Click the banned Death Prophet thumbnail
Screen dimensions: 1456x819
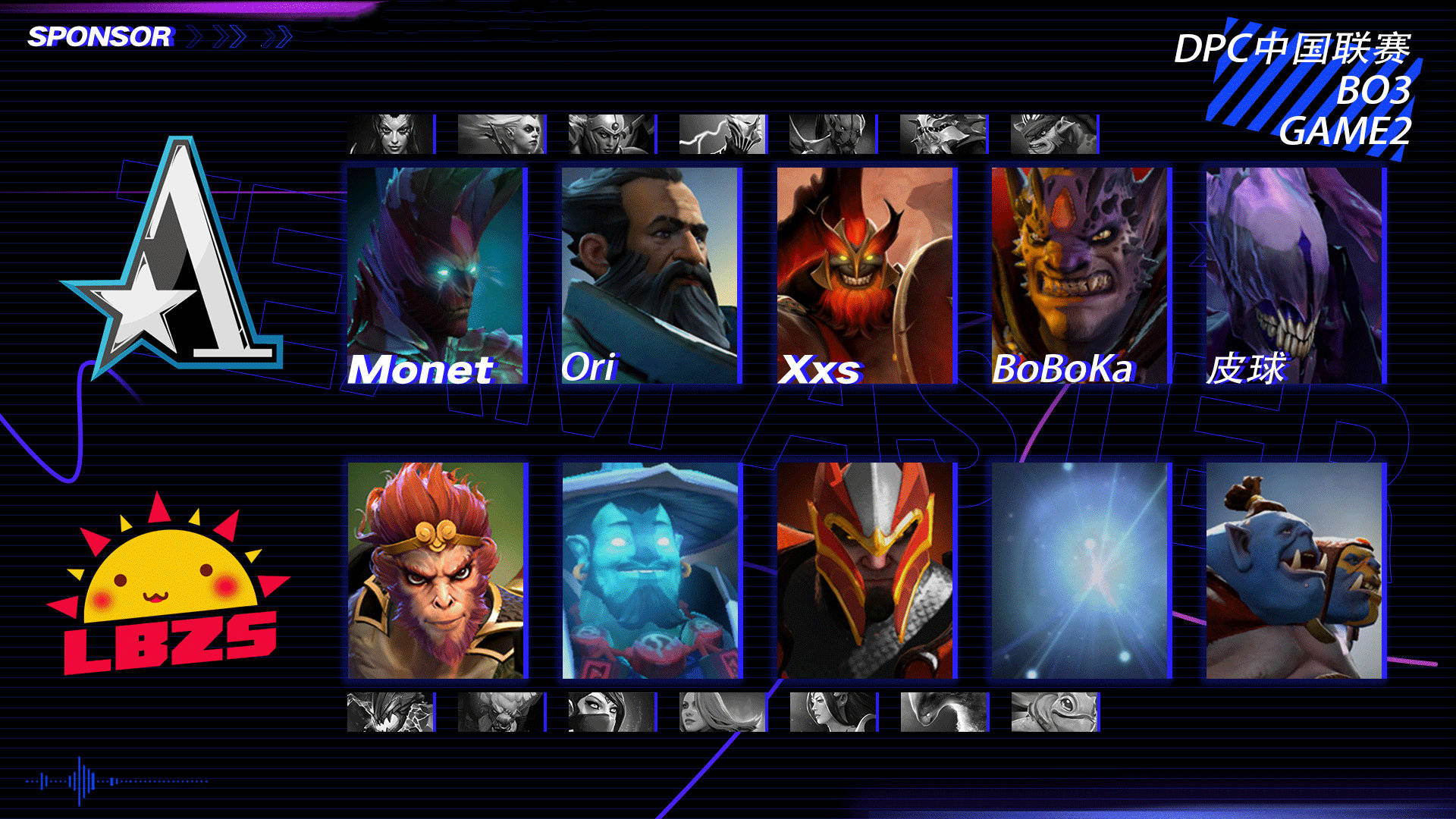[x=391, y=134]
